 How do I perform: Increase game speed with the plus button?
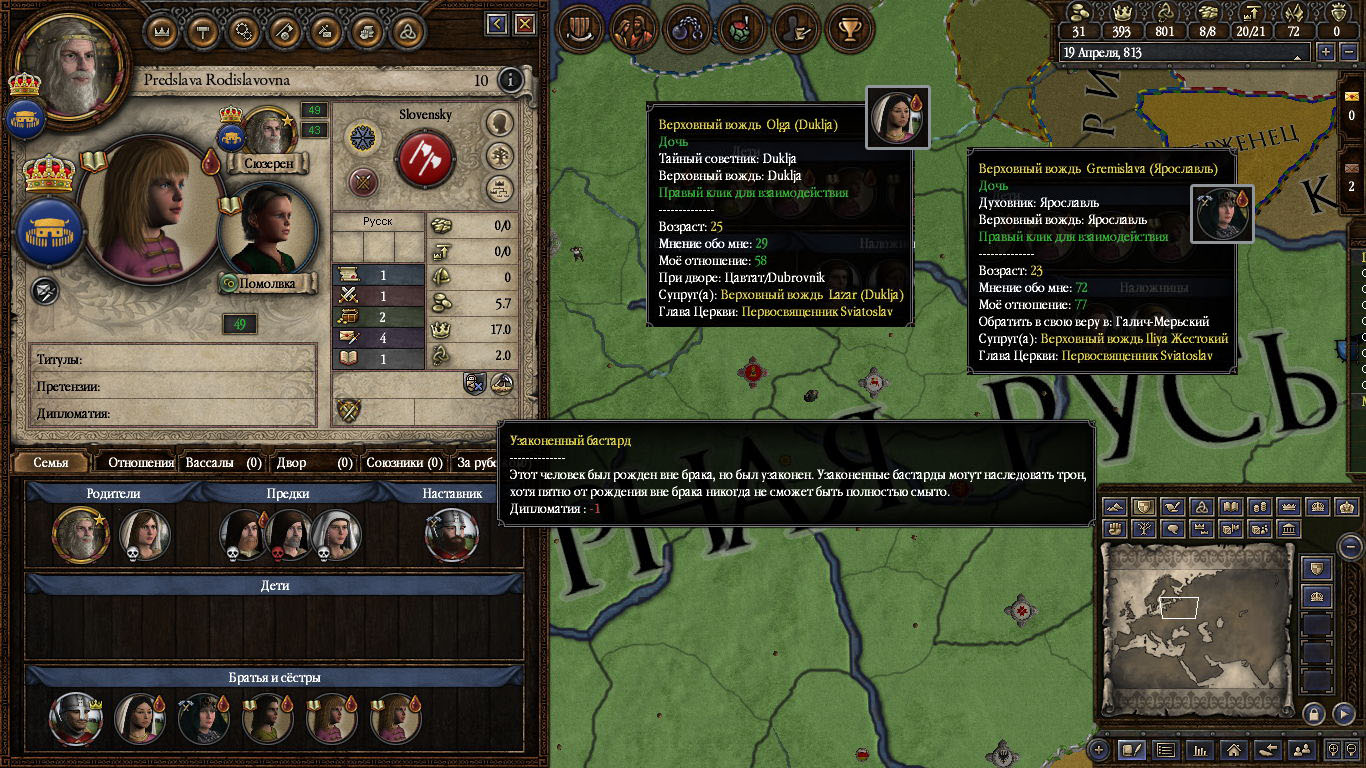pos(1327,52)
